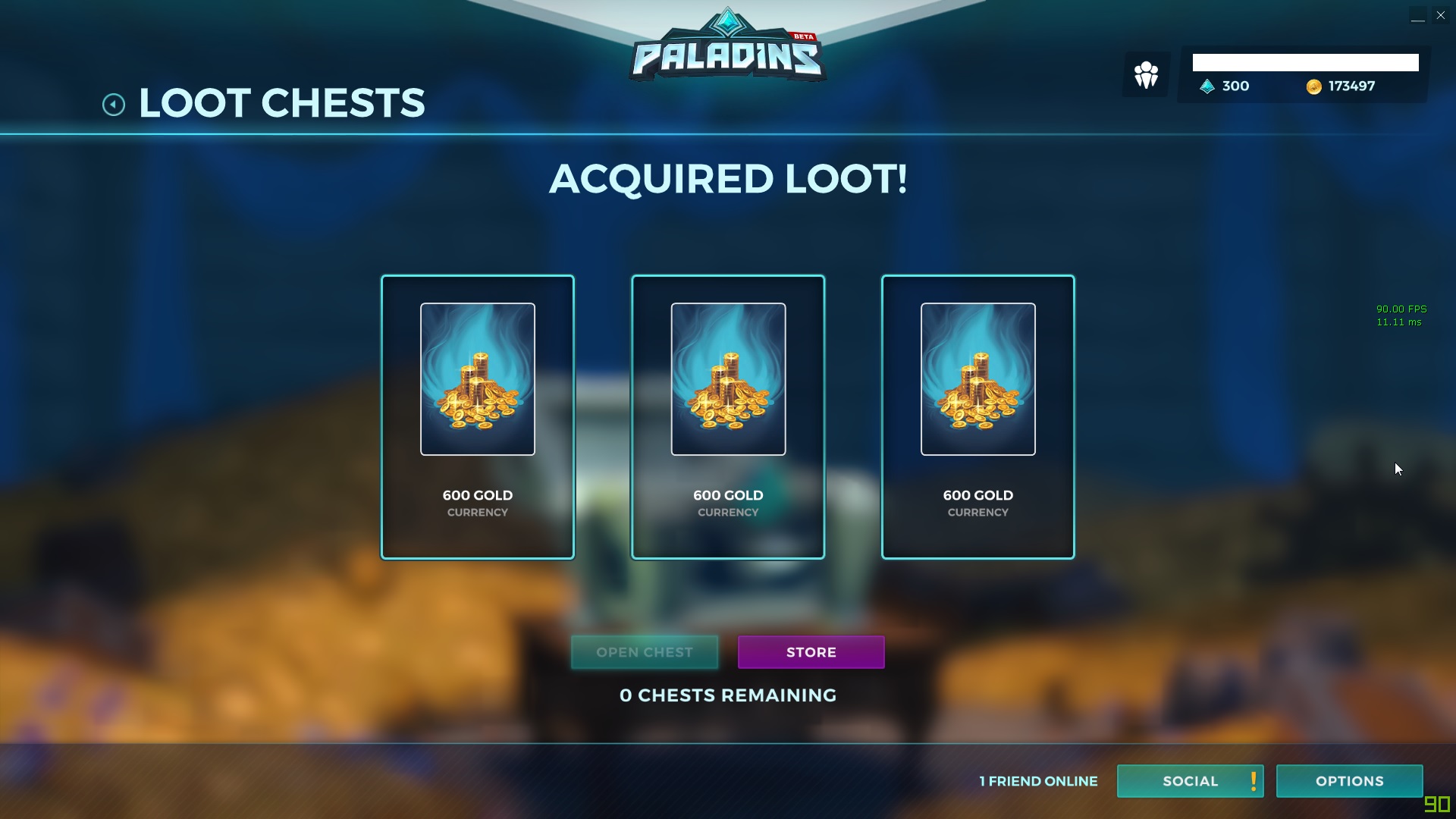Open the friends group icon near the nameplate

click(1145, 74)
